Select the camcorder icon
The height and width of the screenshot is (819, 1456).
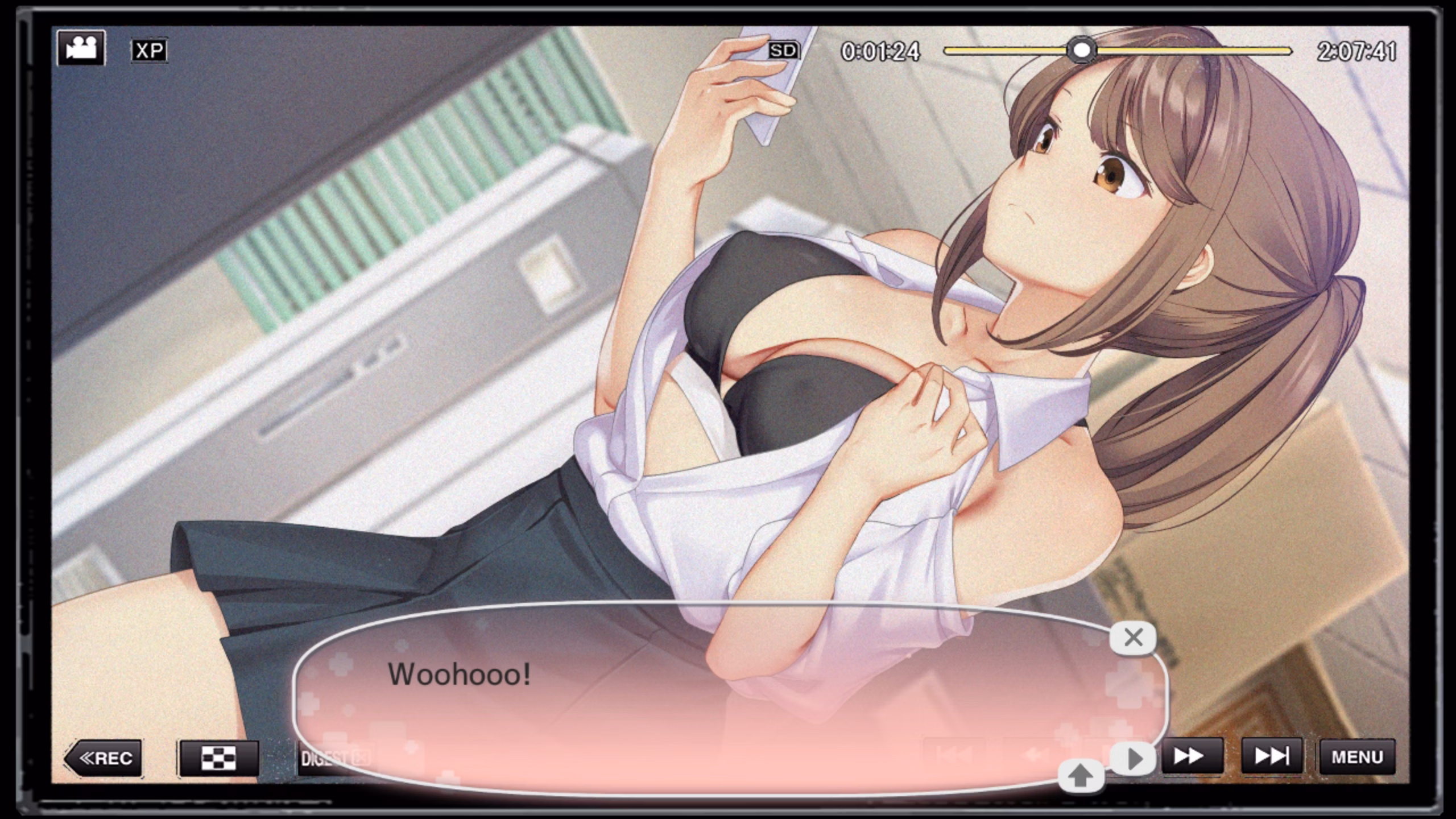pyautogui.click(x=81, y=48)
